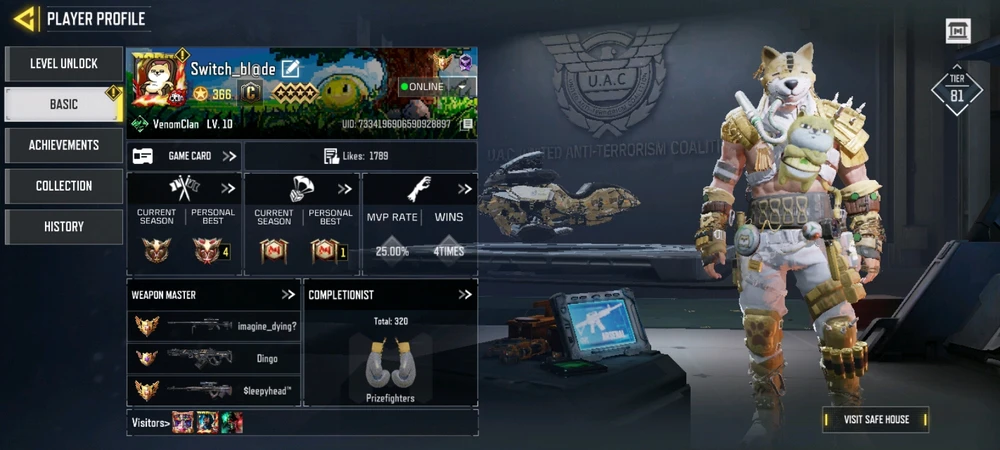Image resolution: width=1000 pixels, height=450 pixels.
Task: Select the imagine_dying? weapon row
Action: coord(215,326)
